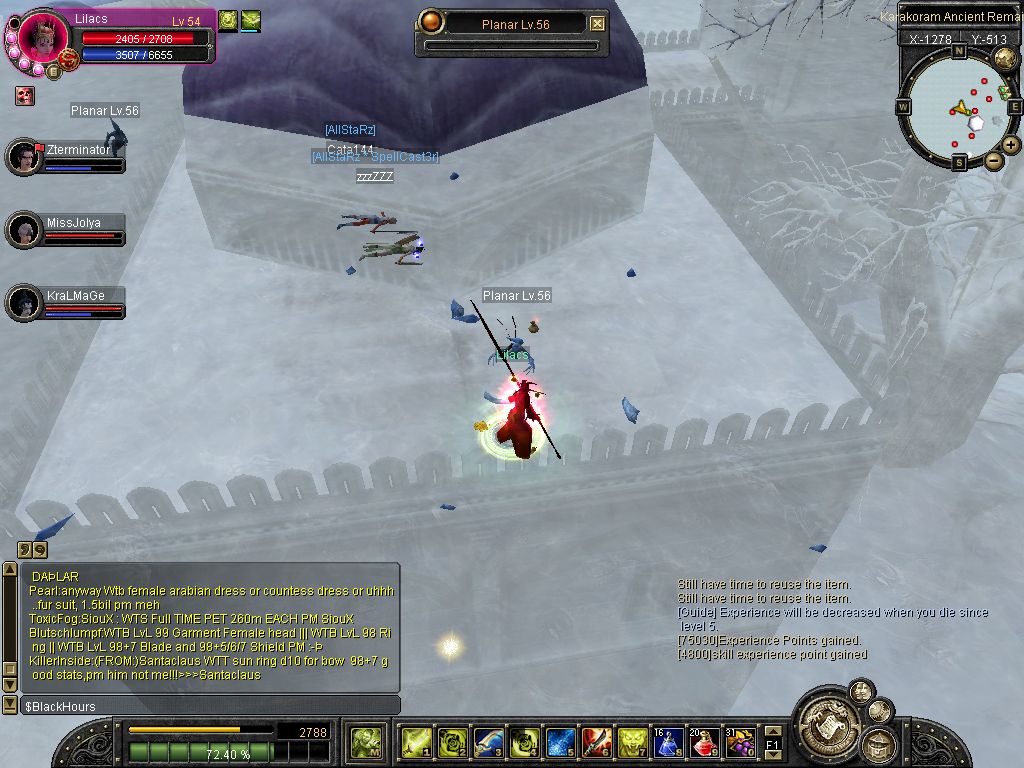Switch hotbar page with the up arrow above F1
Image resolution: width=1024 pixels, height=768 pixels.
tap(773, 730)
